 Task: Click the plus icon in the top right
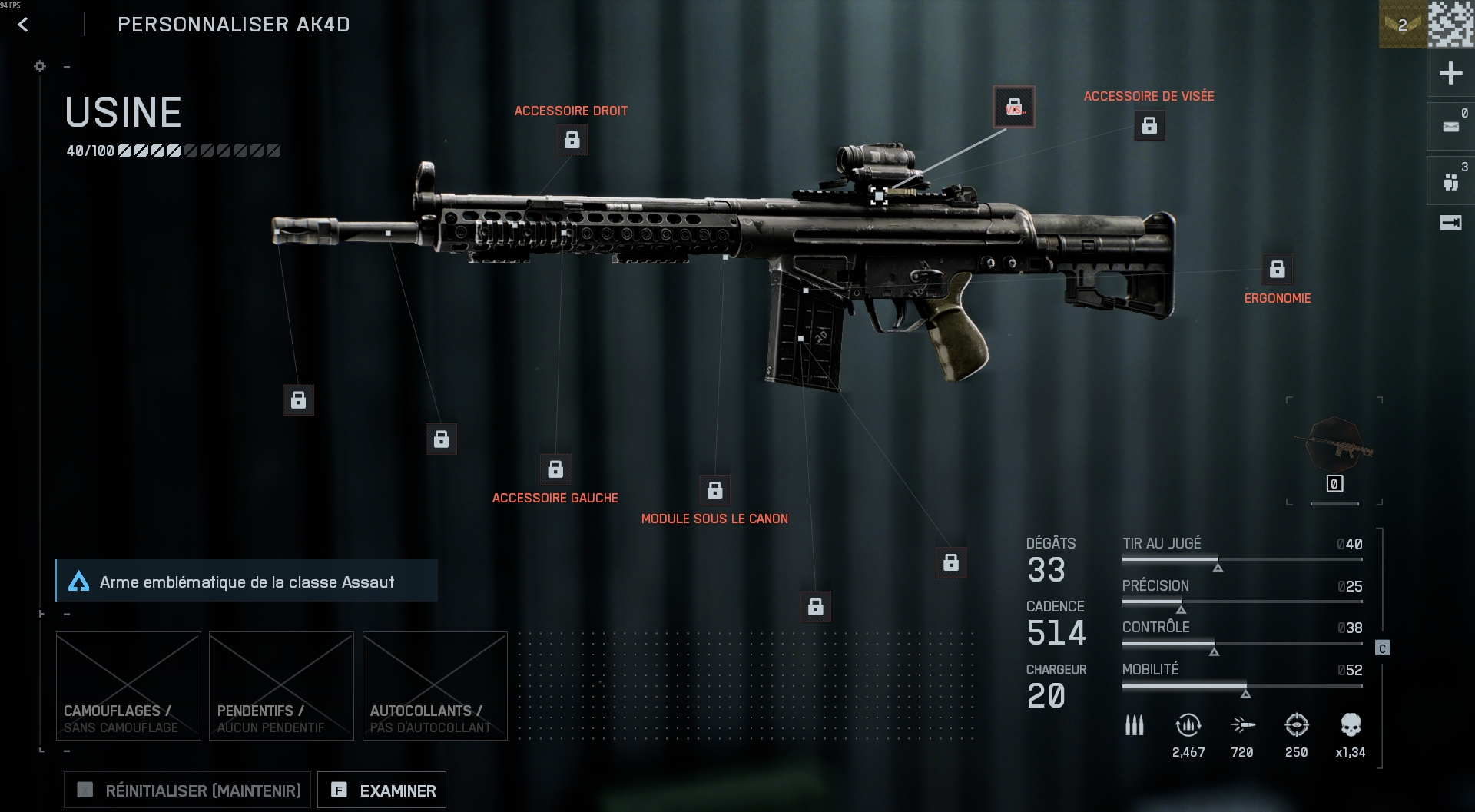(x=1450, y=74)
